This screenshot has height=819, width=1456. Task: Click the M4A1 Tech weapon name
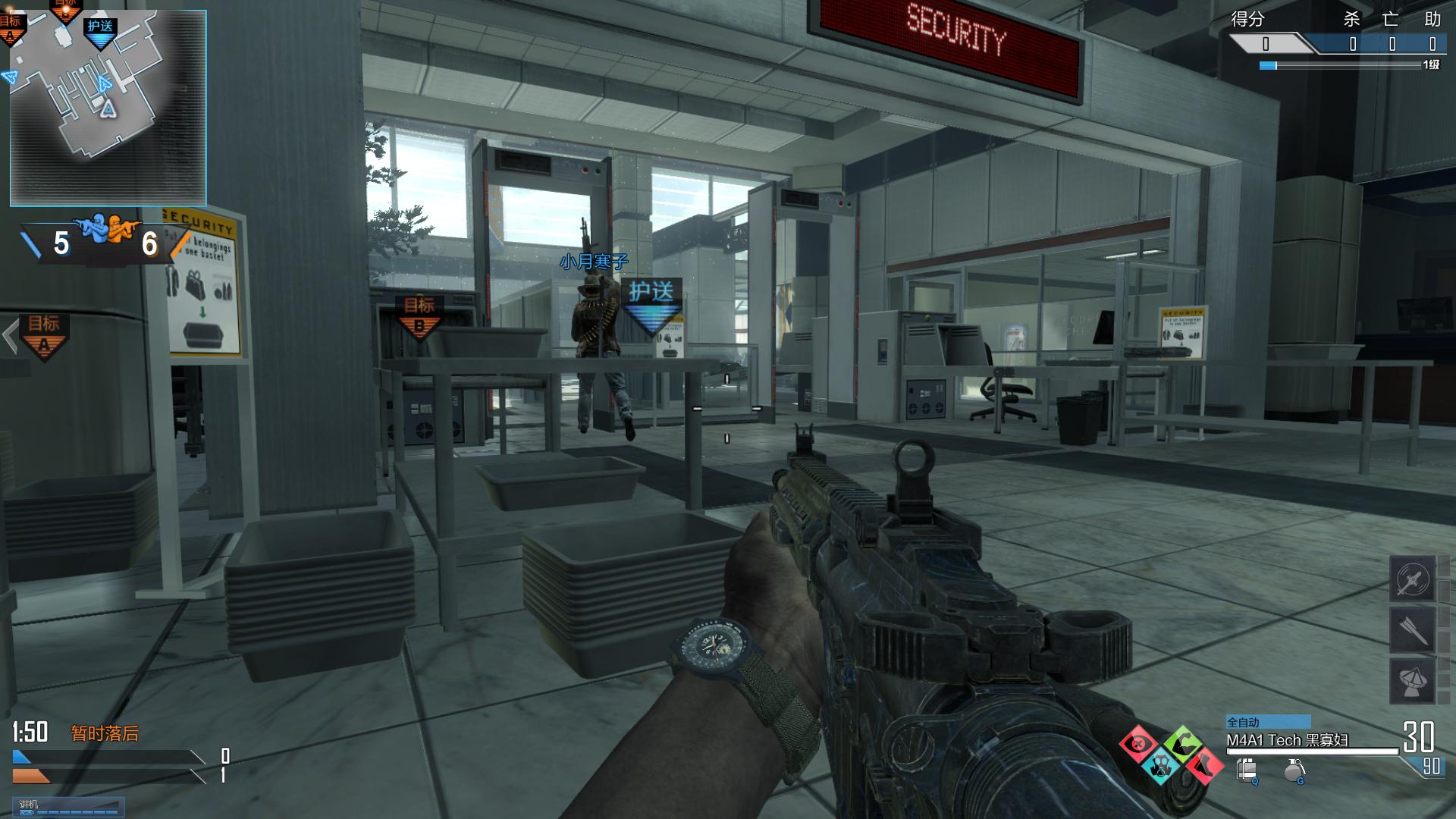[1287, 740]
